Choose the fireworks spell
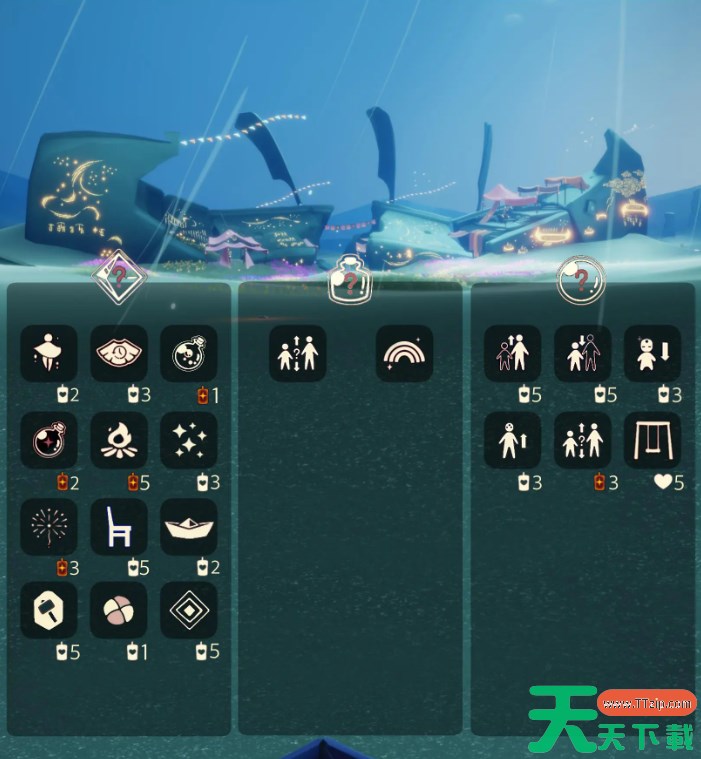Image resolution: width=701 pixels, height=759 pixels. pos(49,527)
